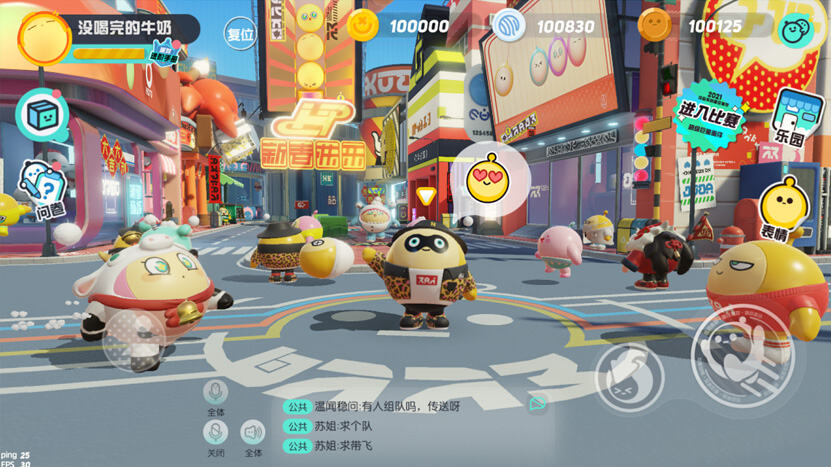Open the chat input via speech icon
This screenshot has height=467, width=831.
tap(538, 404)
